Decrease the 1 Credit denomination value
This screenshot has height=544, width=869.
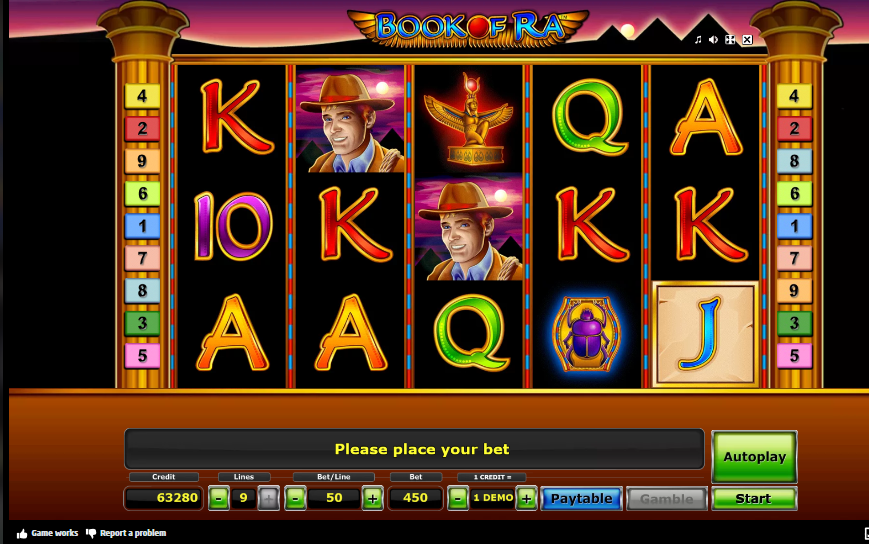[457, 498]
